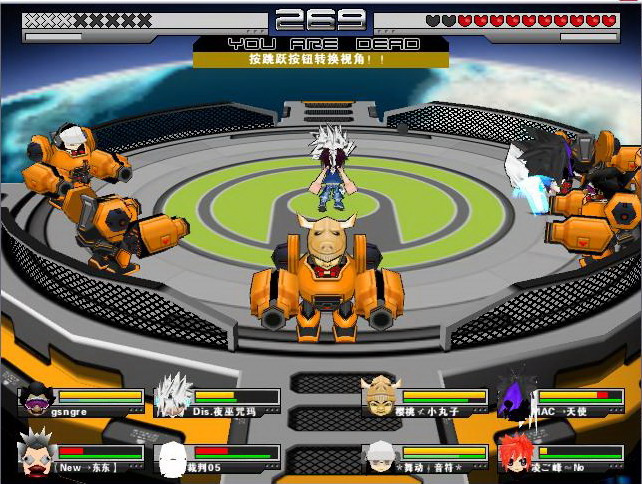
Task: Select the Dis.夜巫咒玛 white-haired player portrait
Action: point(173,395)
